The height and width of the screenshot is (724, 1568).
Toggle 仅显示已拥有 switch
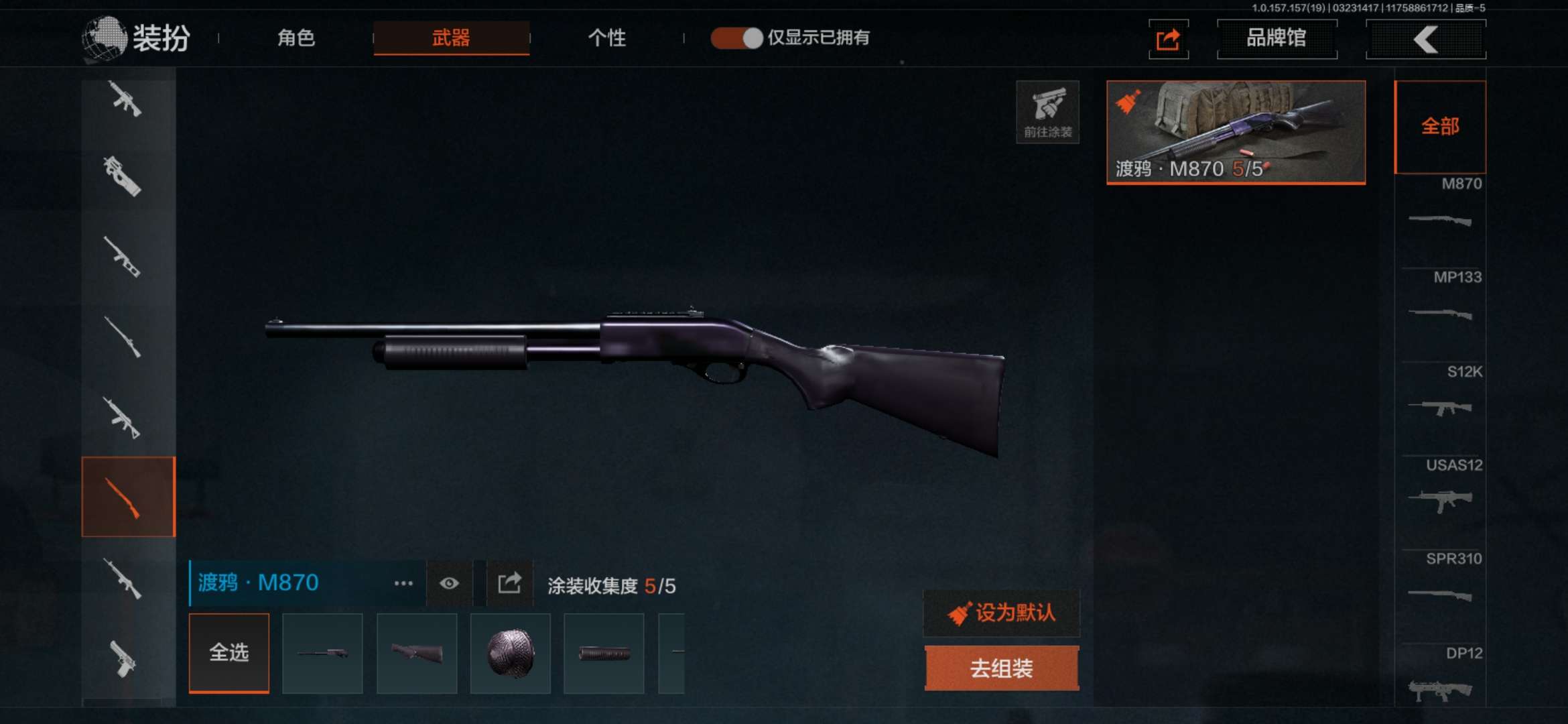click(x=736, y=38)
